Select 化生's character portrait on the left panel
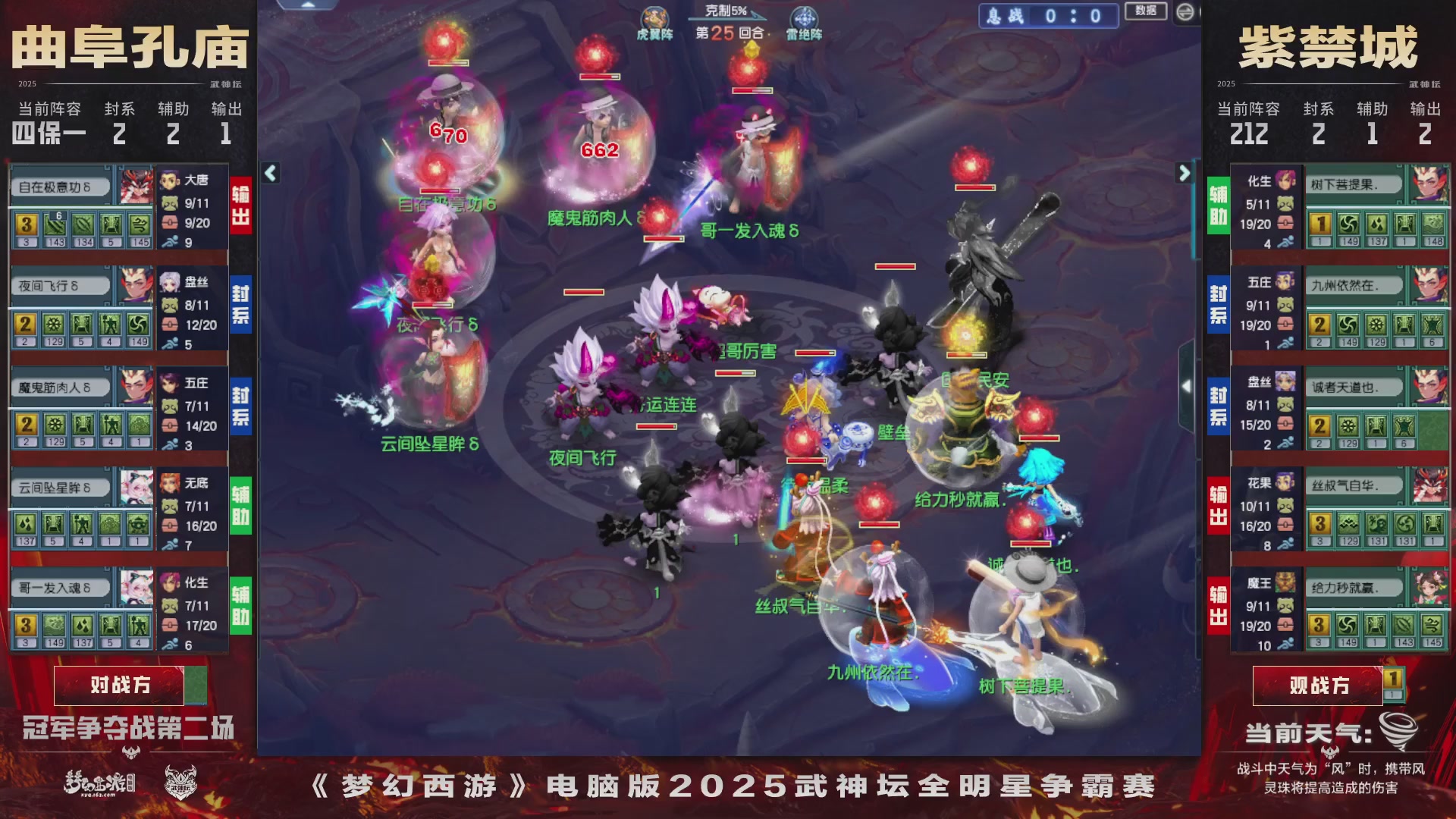Screen dimensions: 1456x819 click(171, 584)
